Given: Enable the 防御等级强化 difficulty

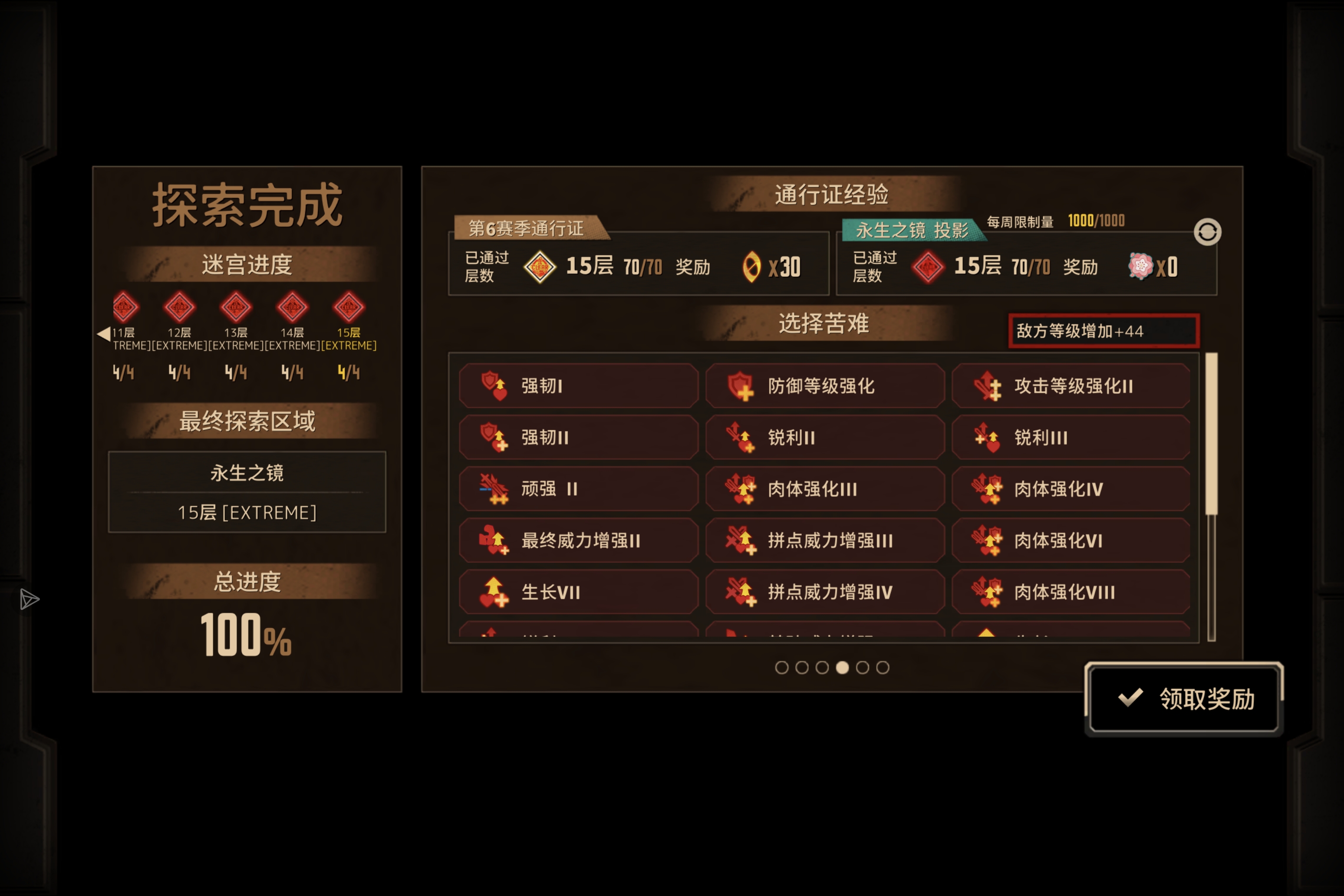Looking at the screenshot, I should pos(824,386).
